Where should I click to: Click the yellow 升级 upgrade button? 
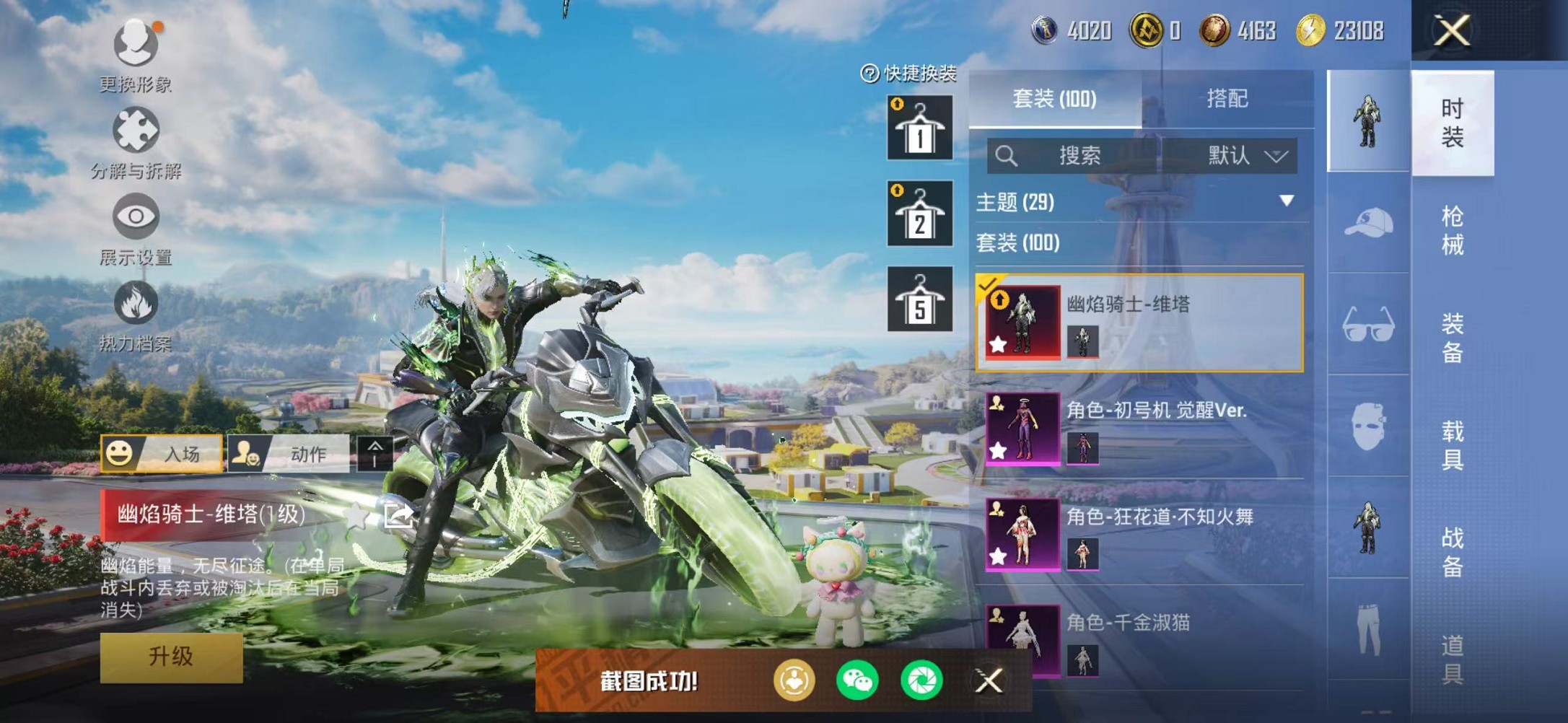pyautogui.click(x=171, y=657)
